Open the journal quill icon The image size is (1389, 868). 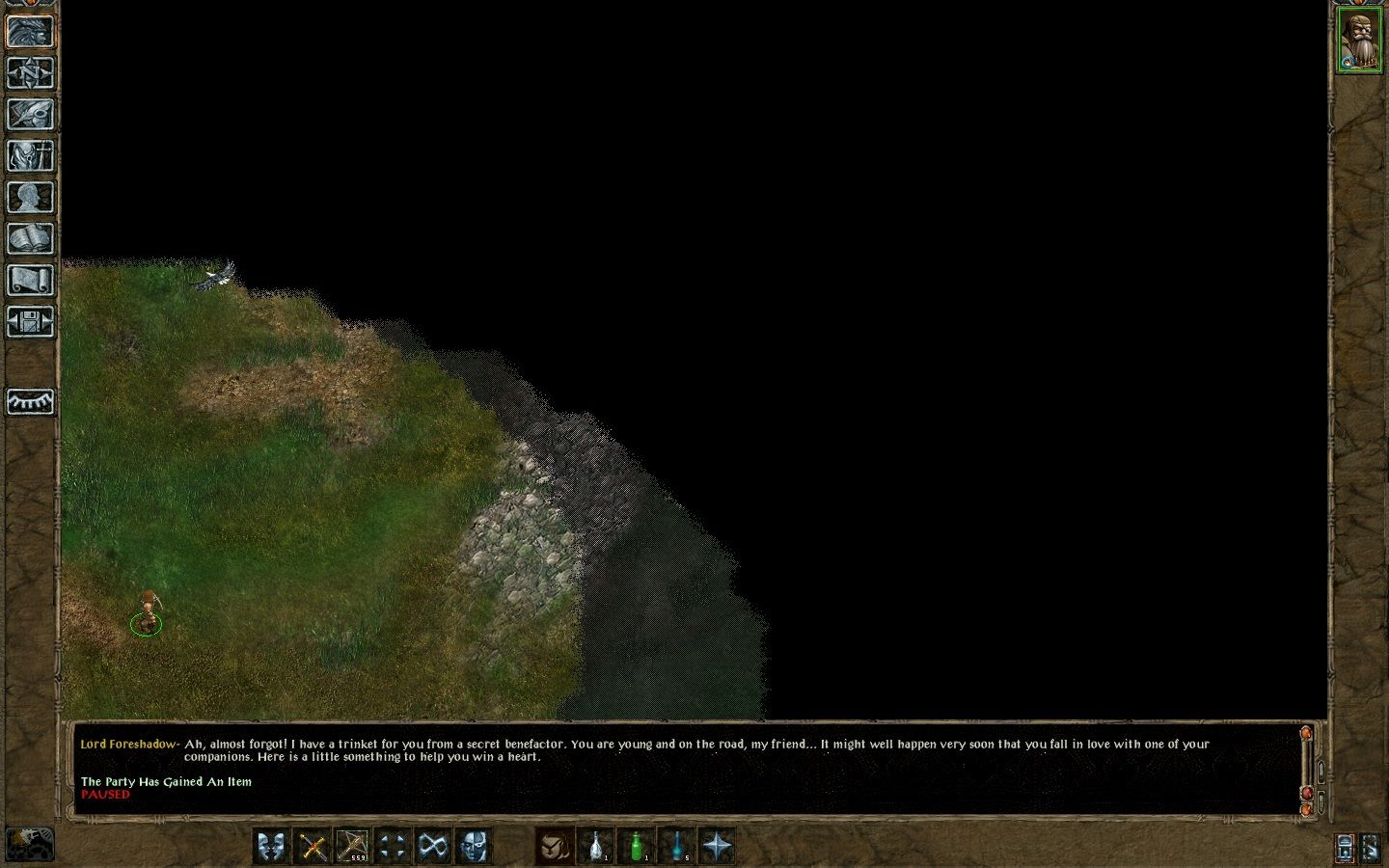pyautogui.click(x=30, y=114)
